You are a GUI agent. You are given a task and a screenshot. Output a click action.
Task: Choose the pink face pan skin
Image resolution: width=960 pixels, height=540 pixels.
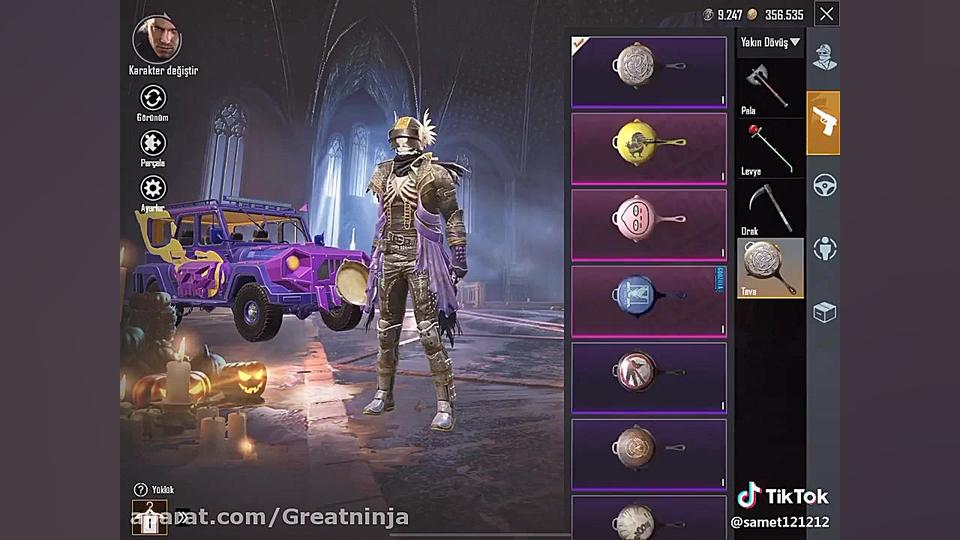[x=648, y=224]
